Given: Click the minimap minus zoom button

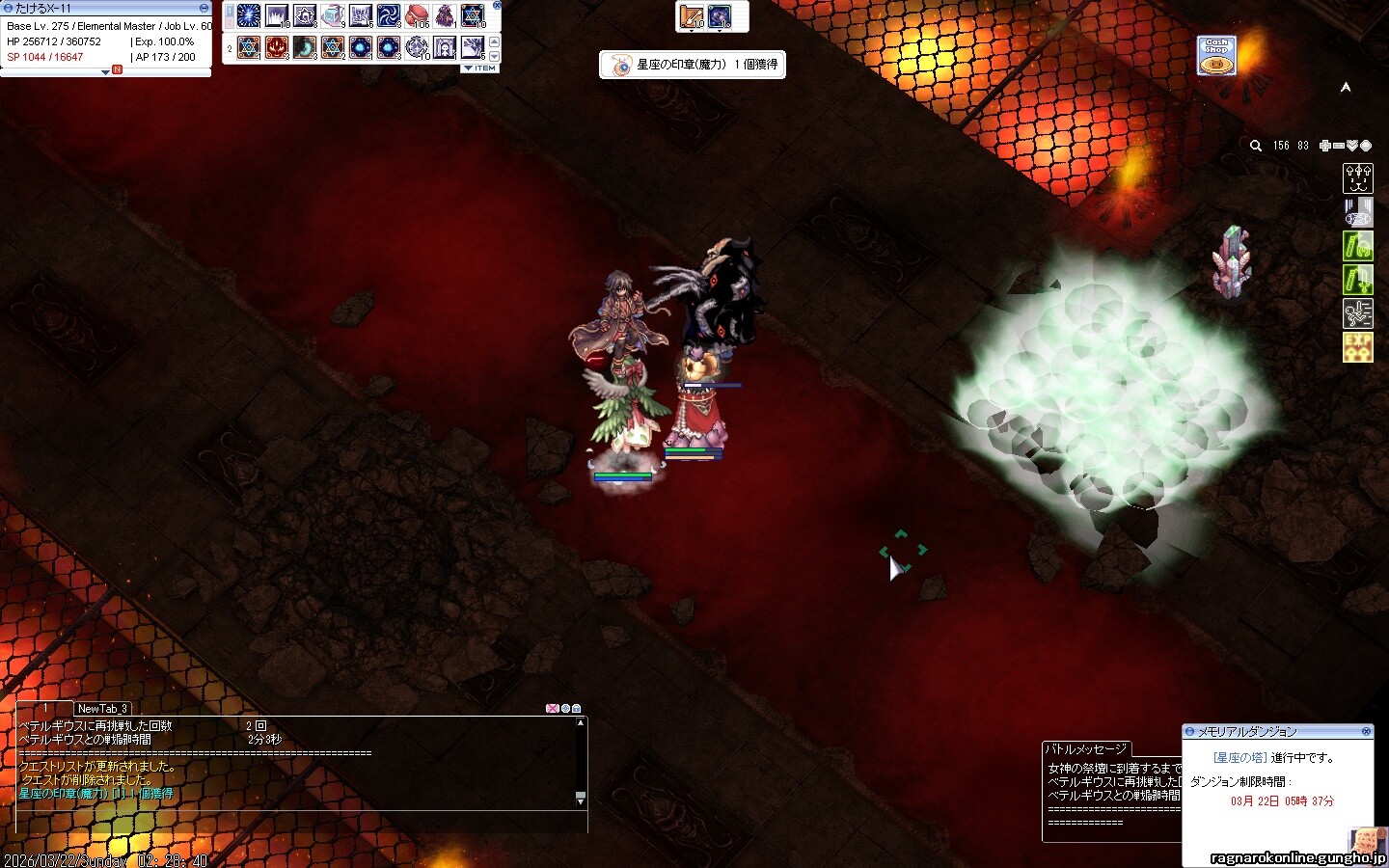Looking at the screenshot, I should [1339, 146].
